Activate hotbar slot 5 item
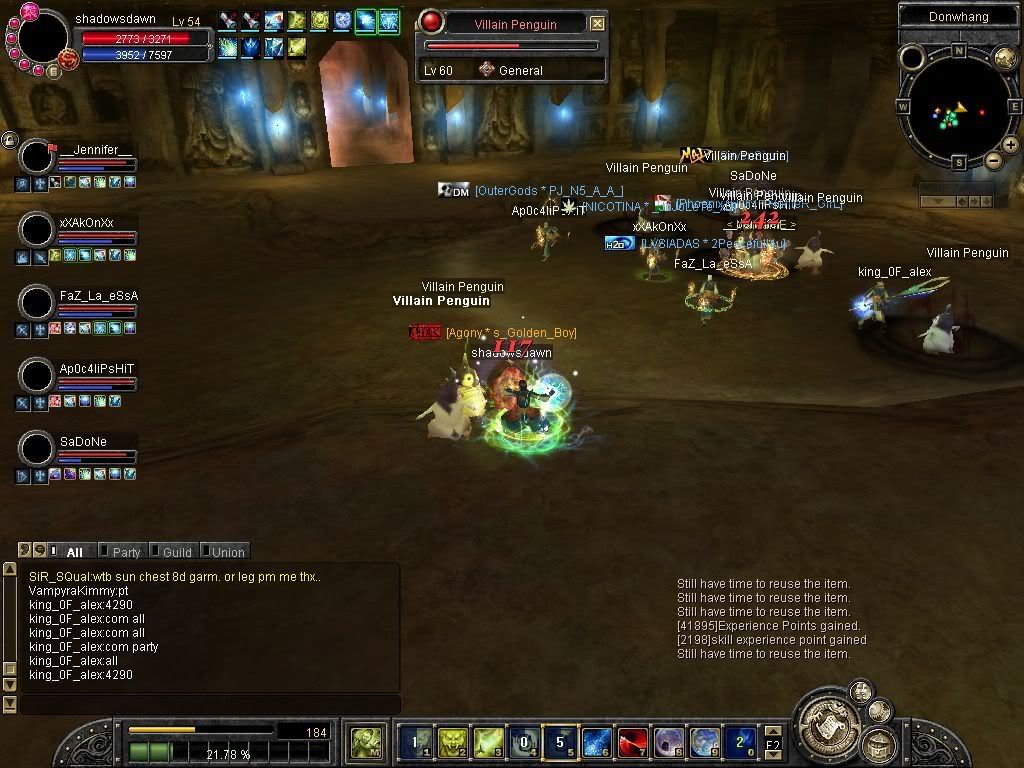This screenshot has width=1024, height=768. 560,743
